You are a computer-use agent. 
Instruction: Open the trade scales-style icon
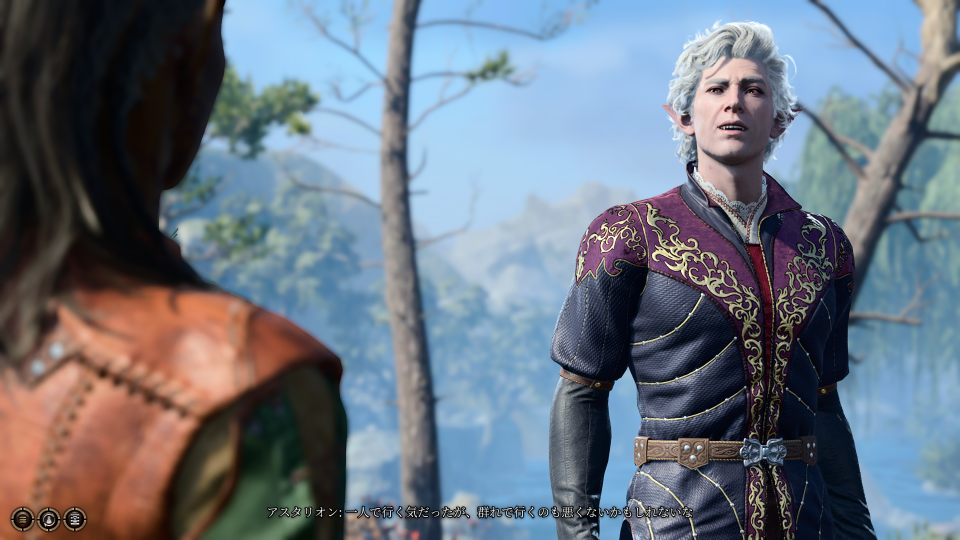click(x=75, y=519)
